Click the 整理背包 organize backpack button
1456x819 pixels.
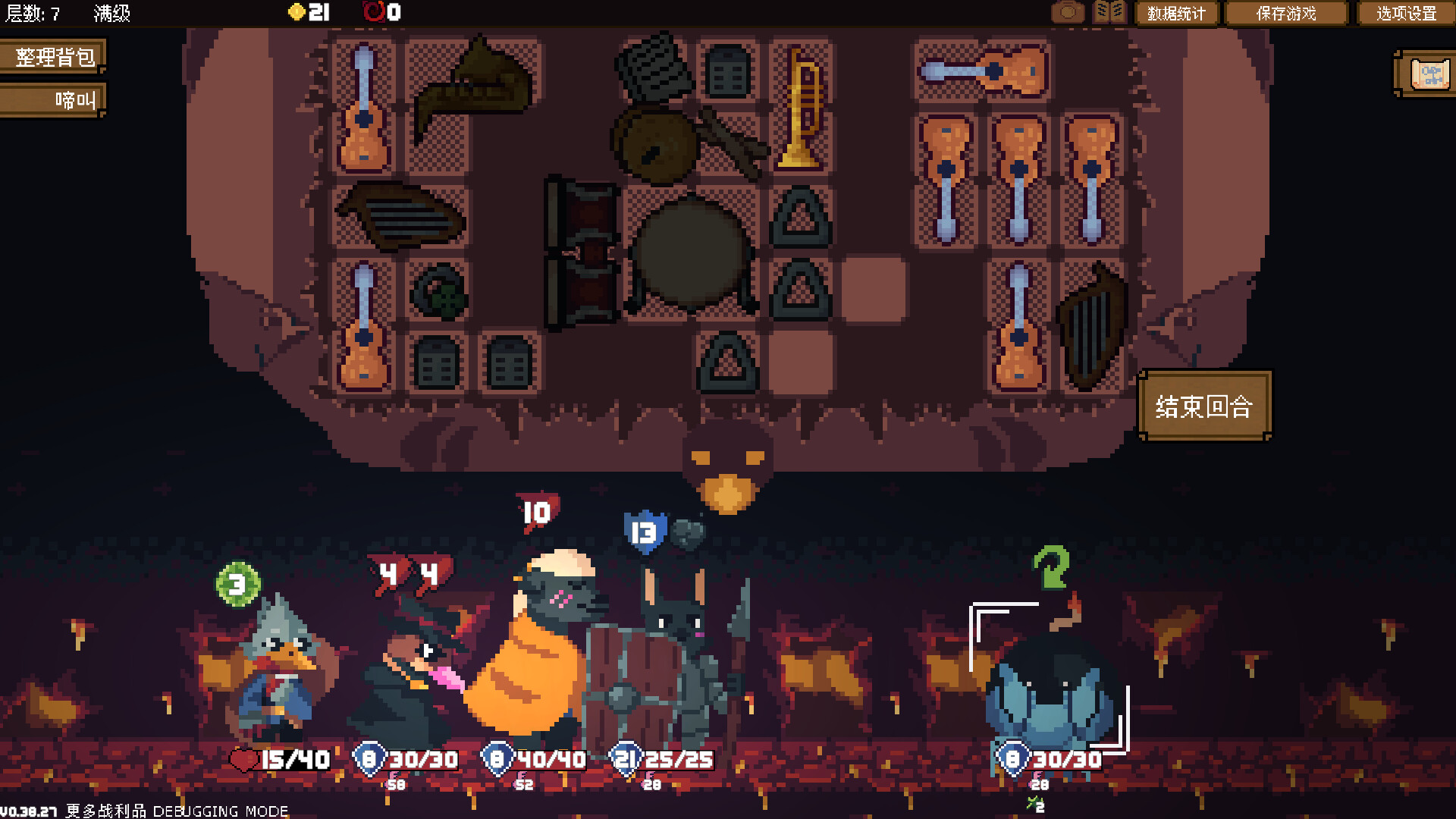pyautogui.click(x=53, y=57)
